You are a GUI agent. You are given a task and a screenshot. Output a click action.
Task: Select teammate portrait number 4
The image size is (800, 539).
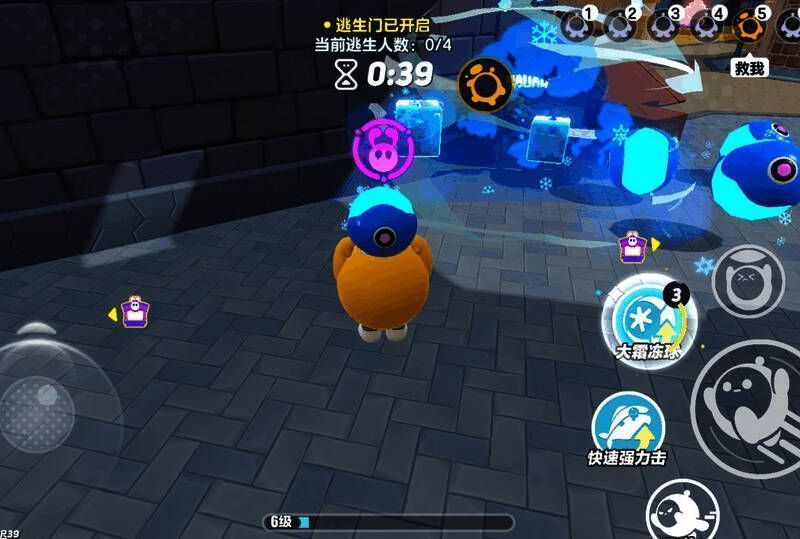(705, 25)
